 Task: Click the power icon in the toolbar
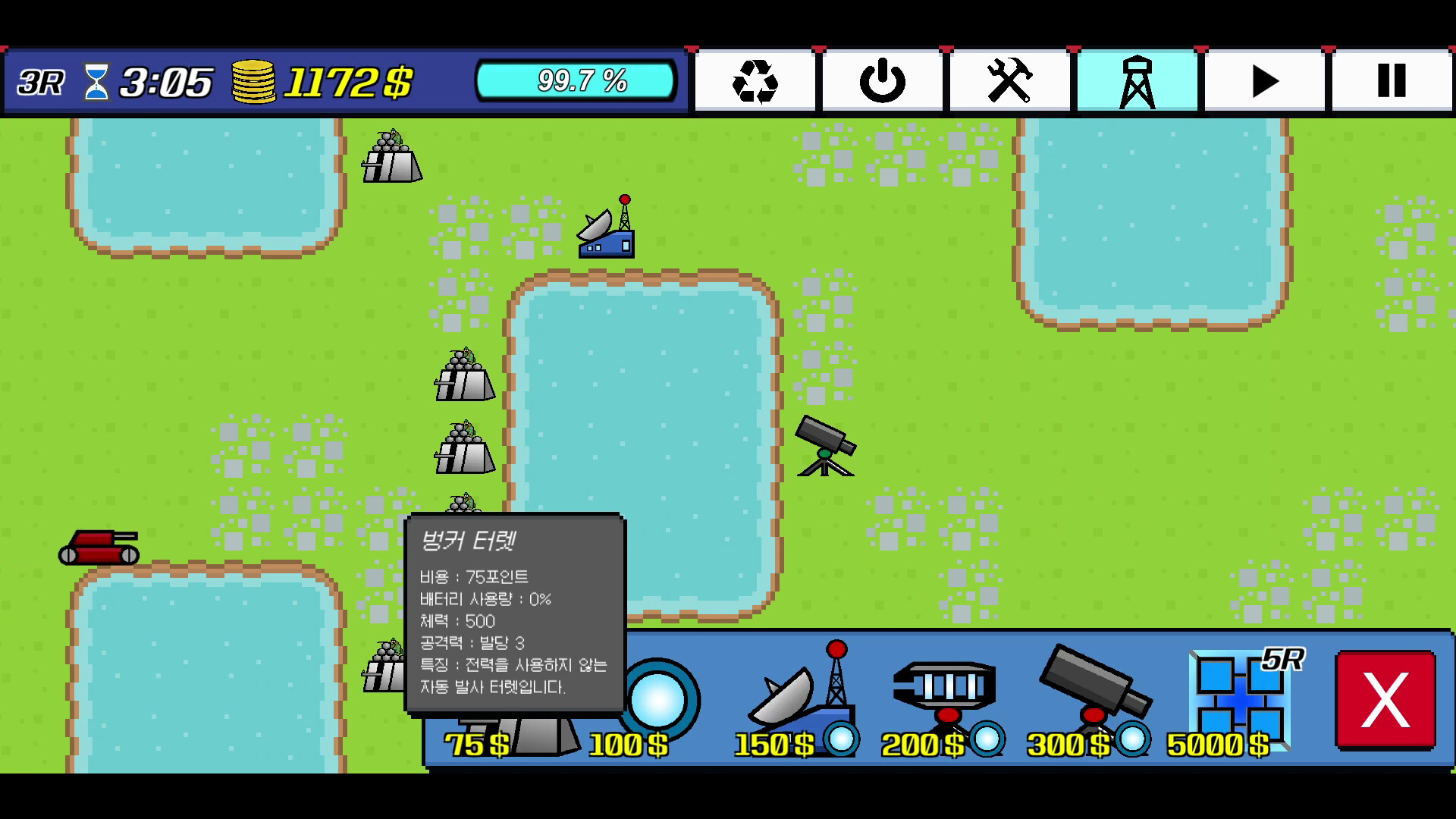(882, 80)
